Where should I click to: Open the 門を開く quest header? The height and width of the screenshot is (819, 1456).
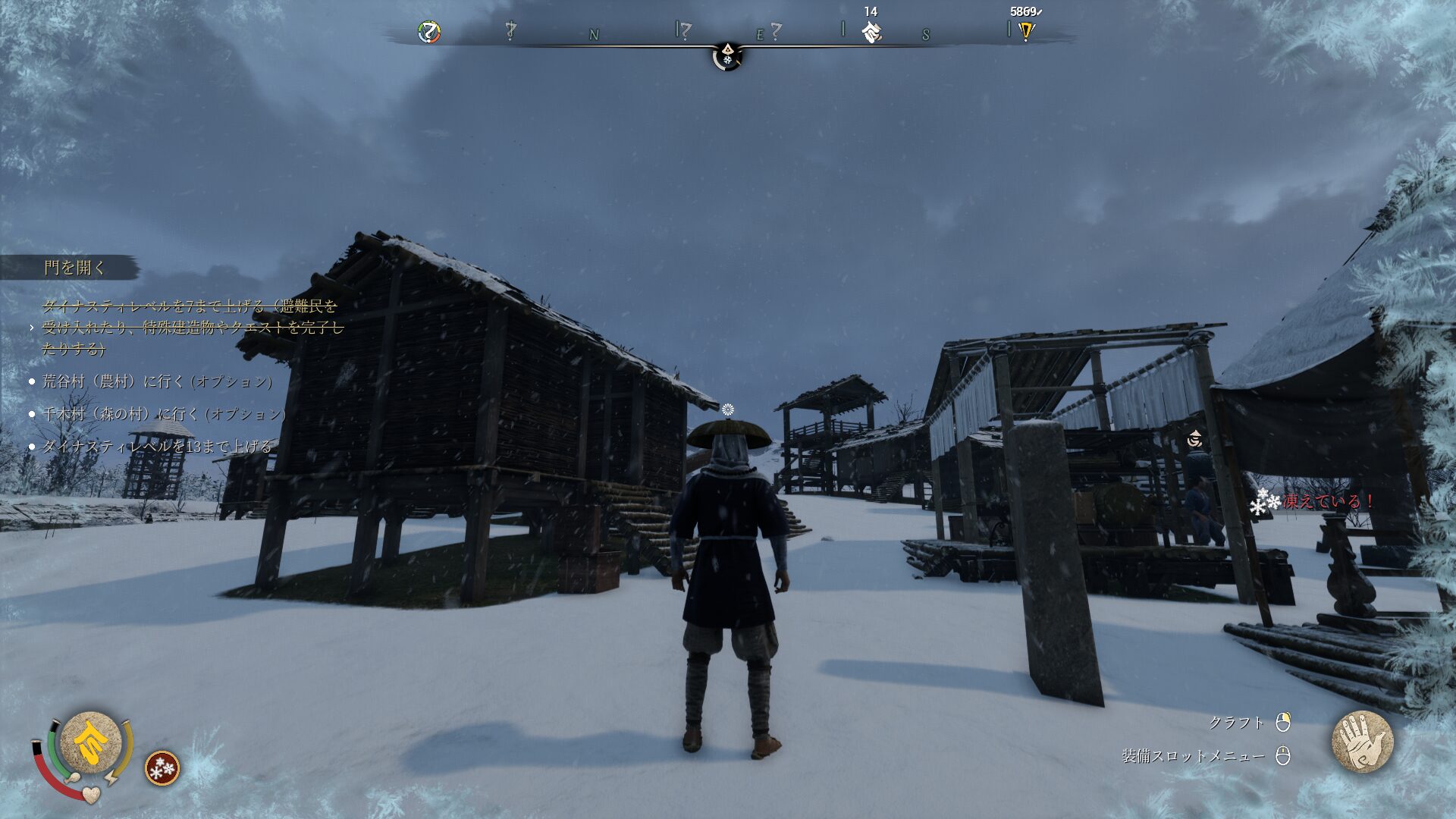pyautogui.click(x=74, y=268)
